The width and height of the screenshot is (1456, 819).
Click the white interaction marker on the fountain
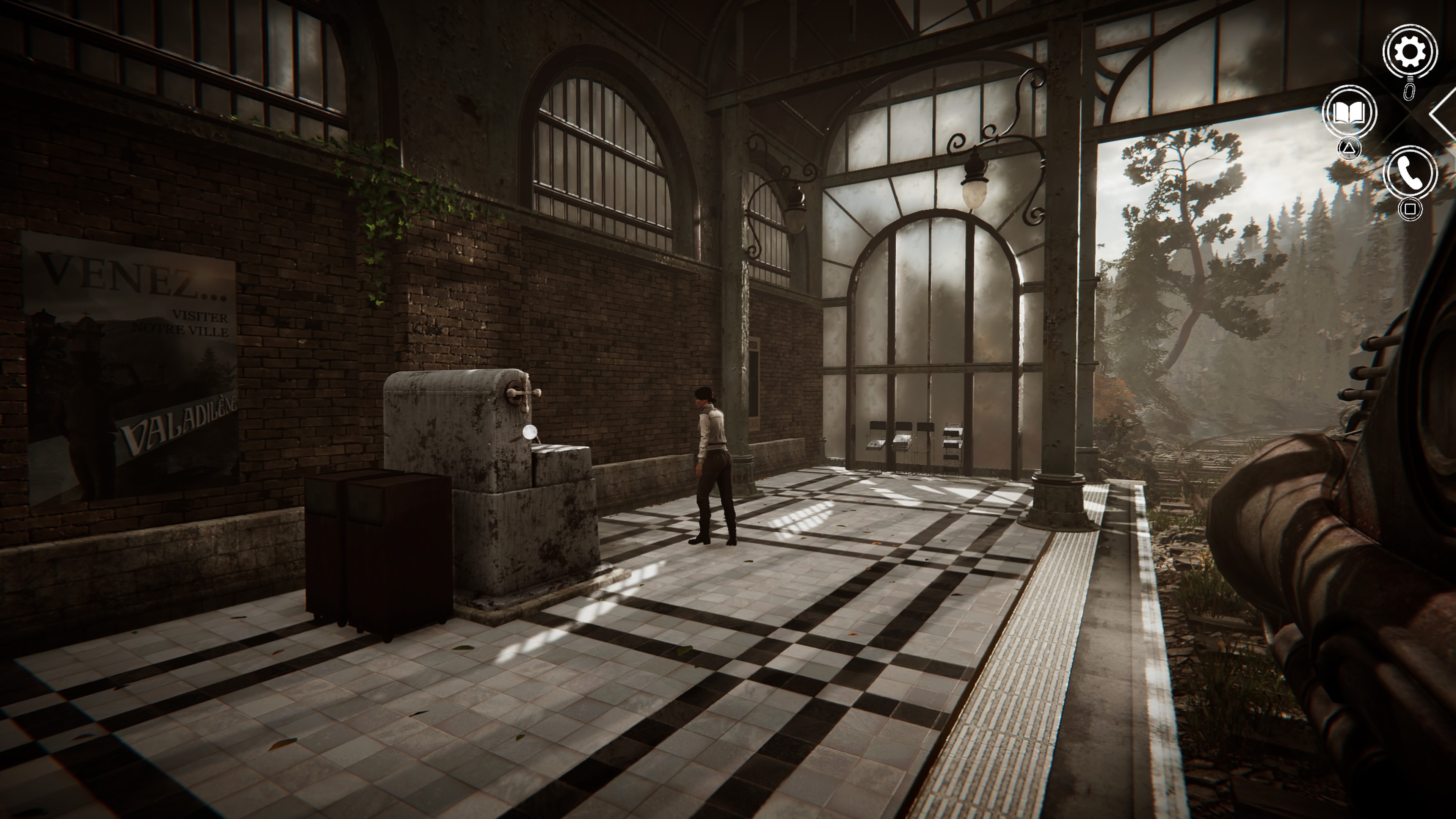click(530, 432)
